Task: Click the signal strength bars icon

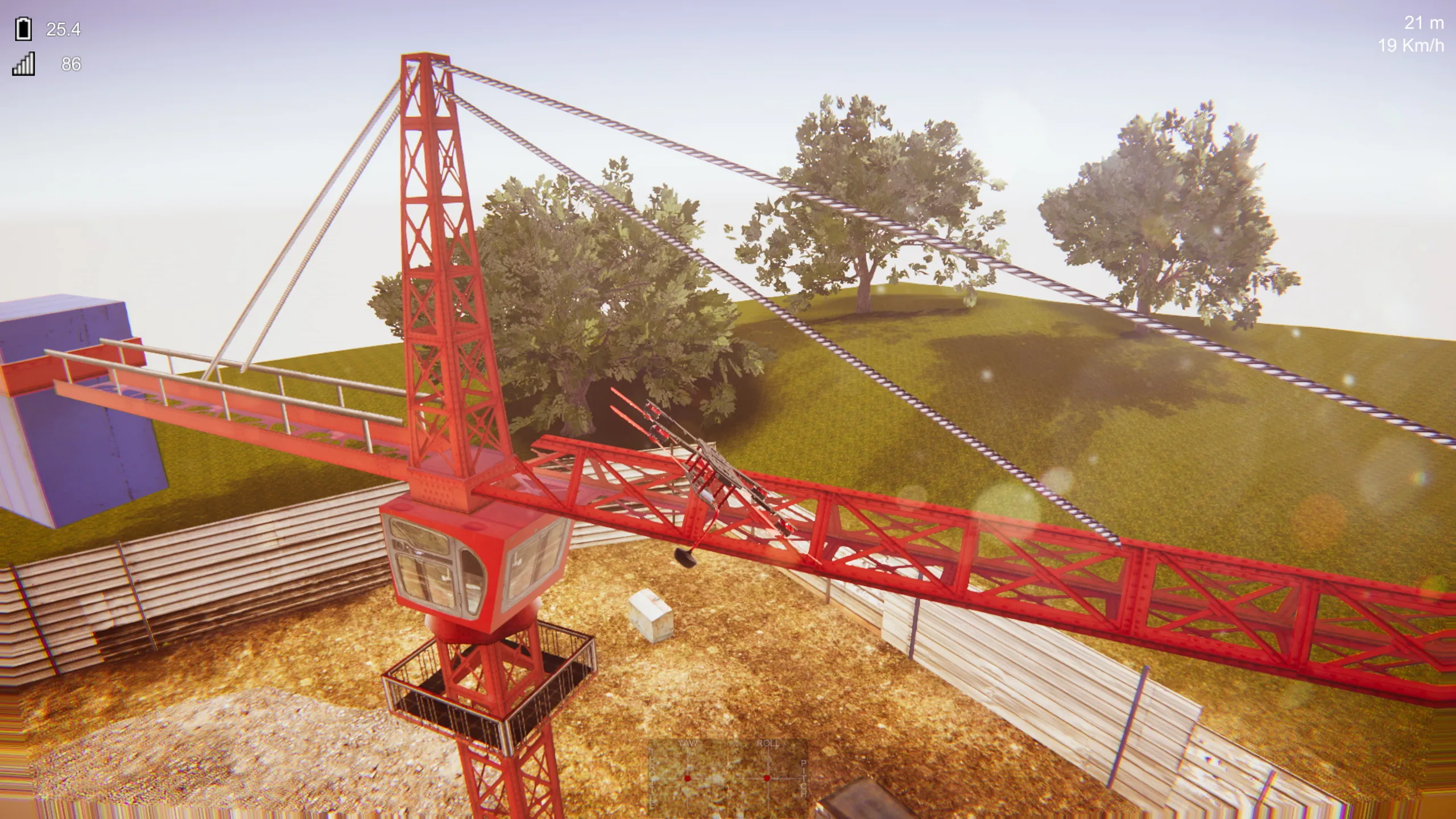Action: click(23, 64)
